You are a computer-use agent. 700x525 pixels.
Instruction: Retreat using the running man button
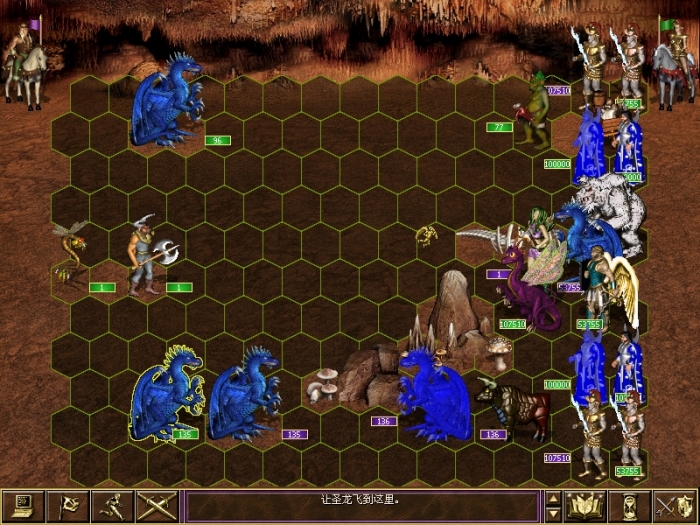point(112,507)
